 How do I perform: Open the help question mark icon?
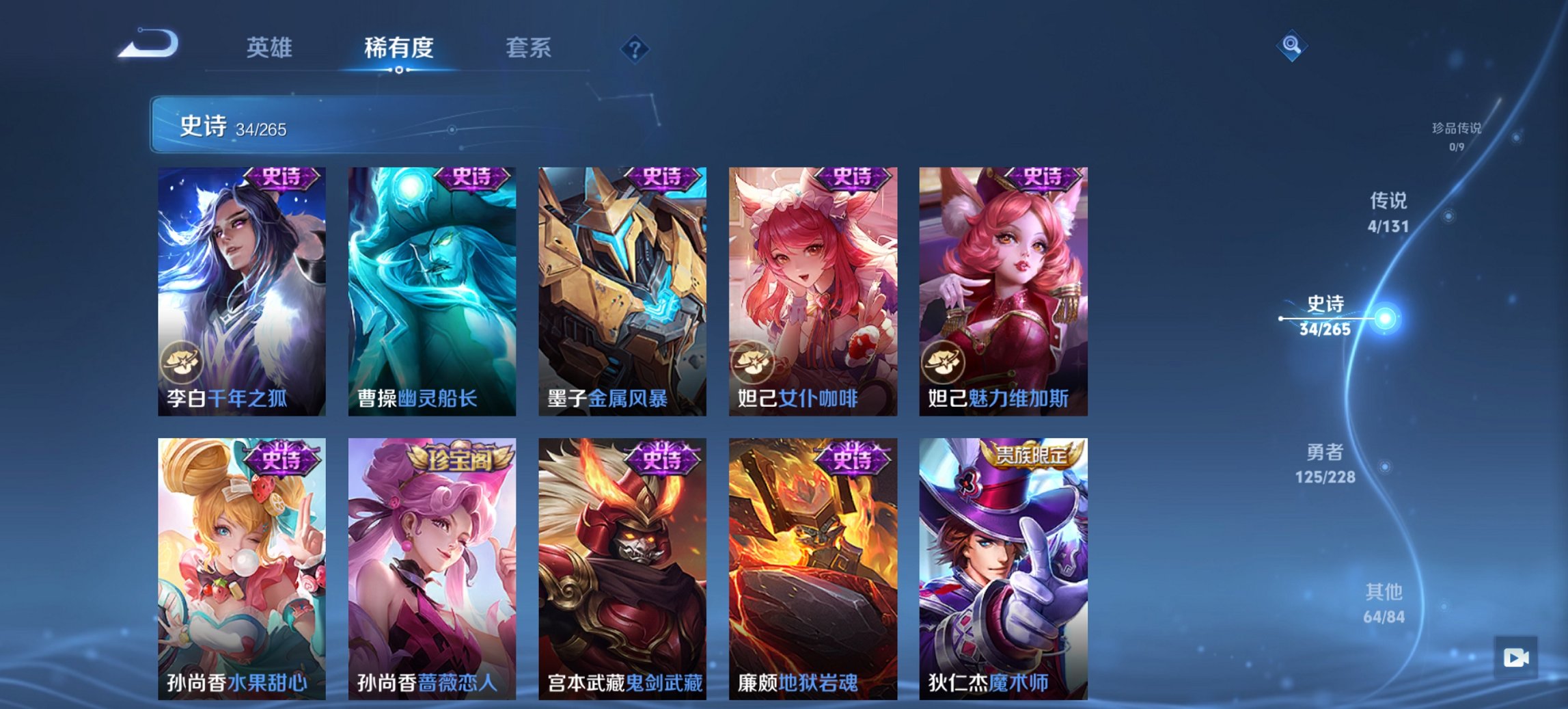(636, 48)
